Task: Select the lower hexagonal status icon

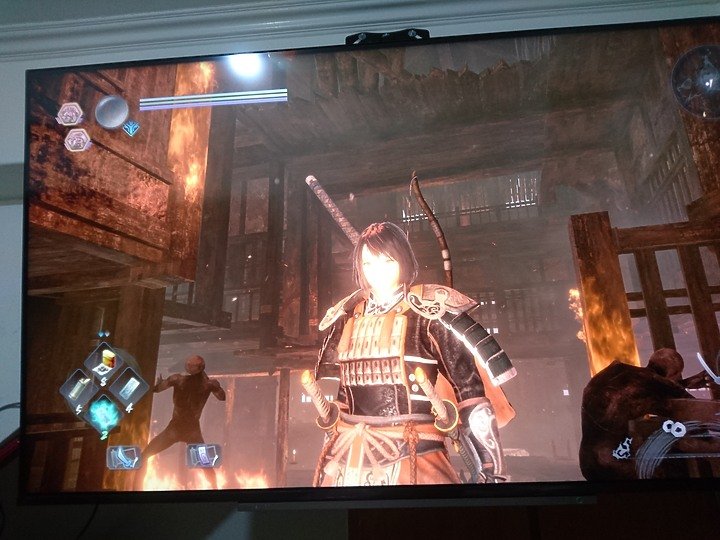Action: 77,140
